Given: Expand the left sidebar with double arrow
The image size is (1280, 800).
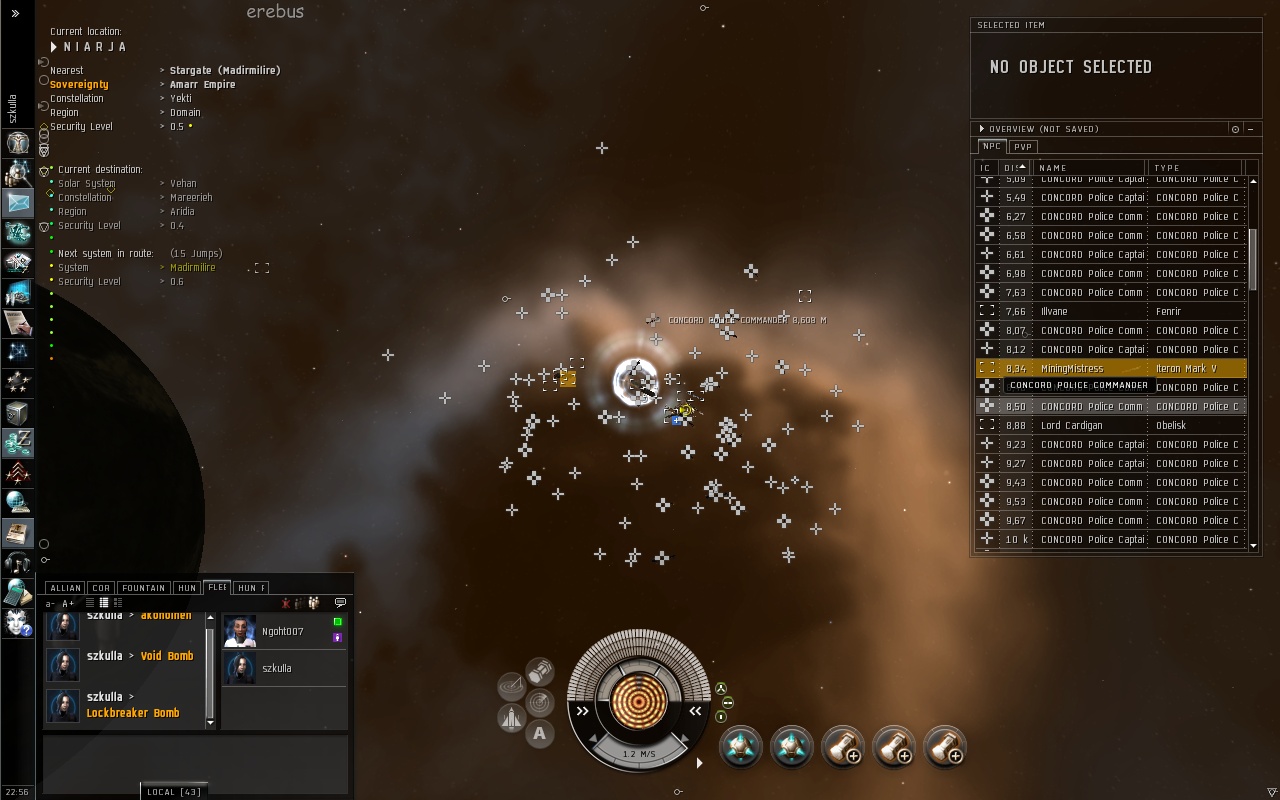Looking at the screenshot, I should pyautogui.click(x=15, y=13).
